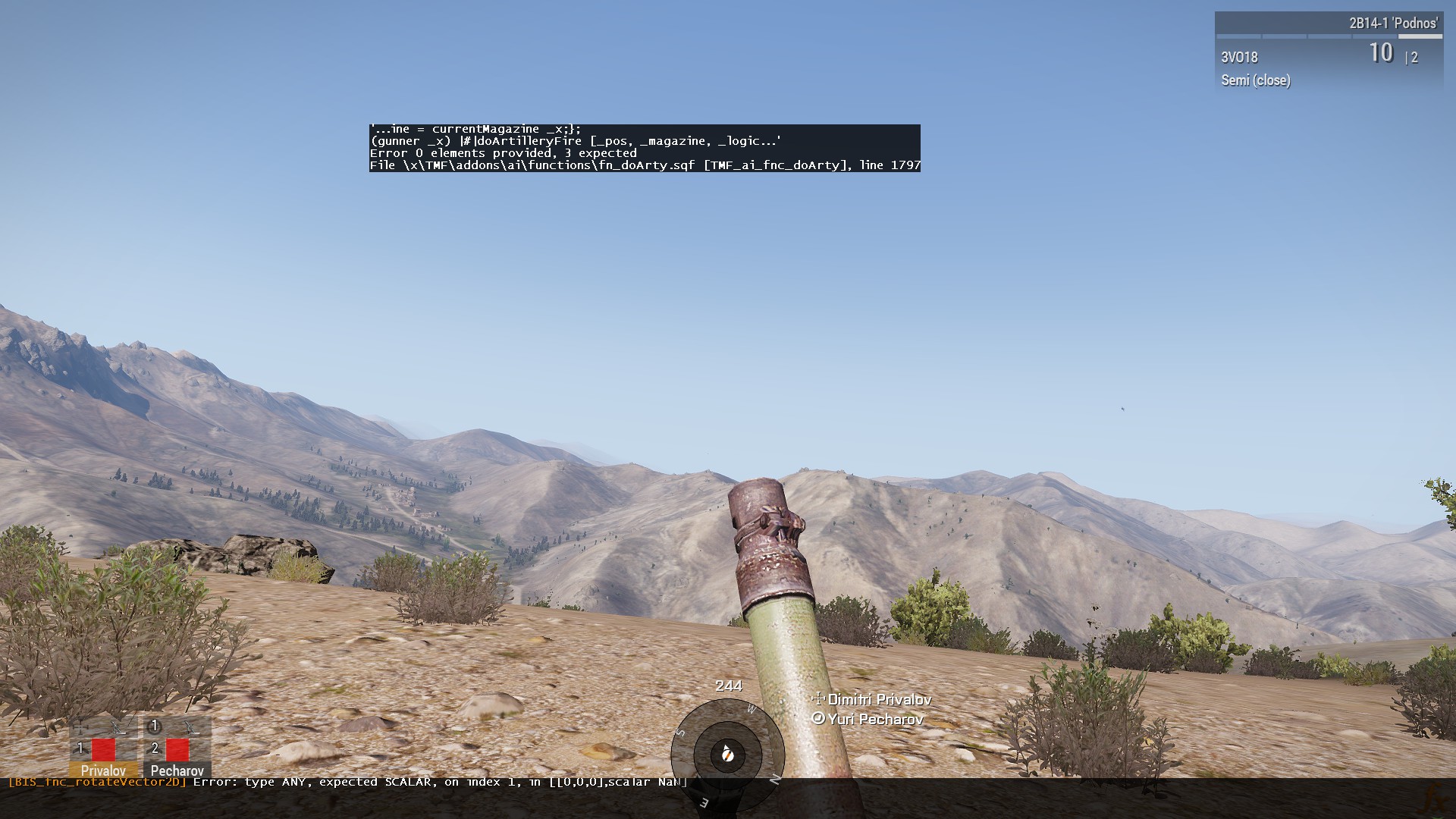The height and width of the screenshot is (819, 1456).
Task: Select squad unit 1 Privalov
Action: click(103, 749)
